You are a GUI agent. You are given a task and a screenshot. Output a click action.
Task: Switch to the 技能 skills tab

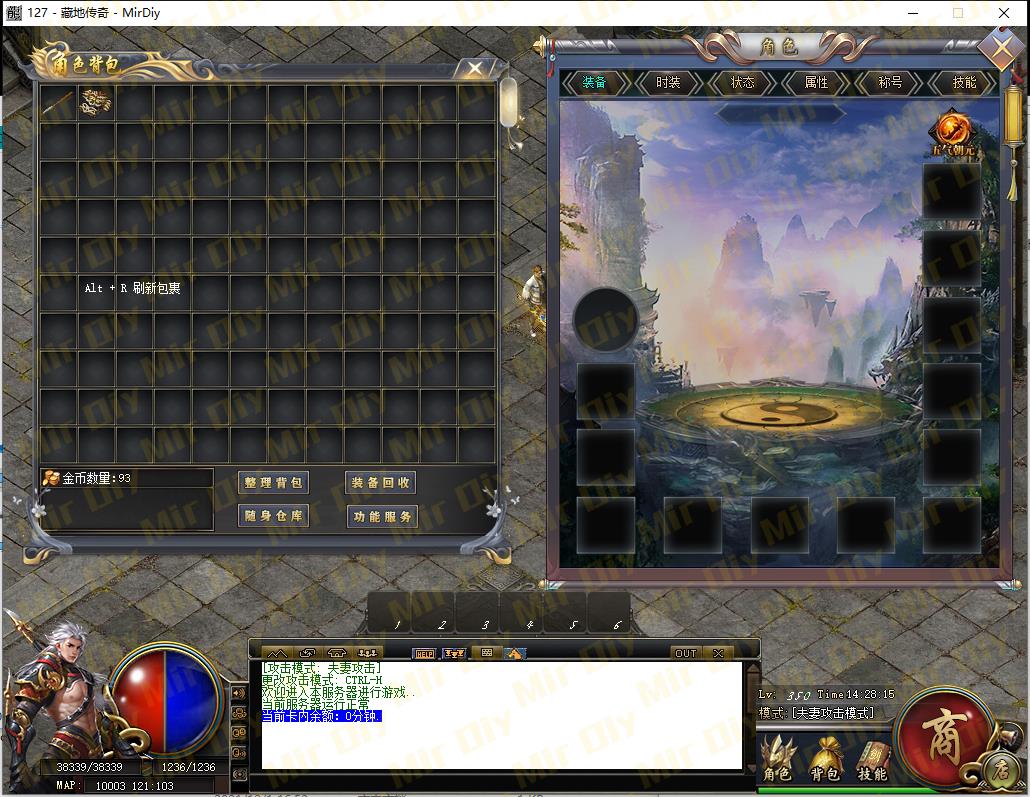point(964,83)
